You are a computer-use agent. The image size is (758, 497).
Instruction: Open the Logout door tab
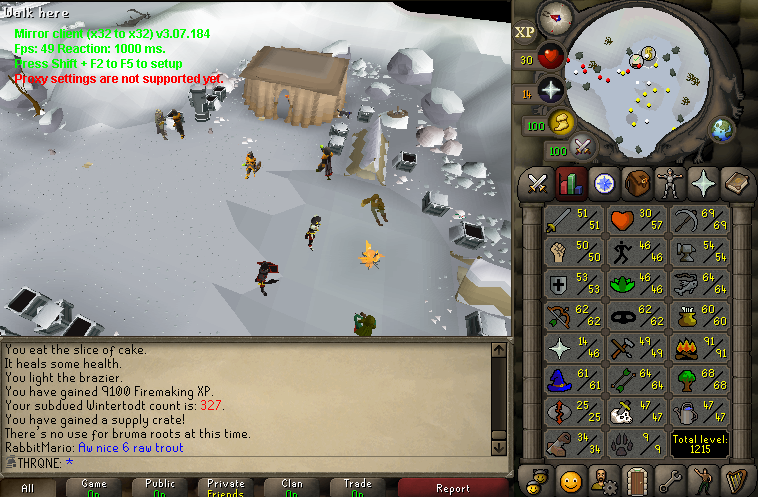[x=636, y=479]
